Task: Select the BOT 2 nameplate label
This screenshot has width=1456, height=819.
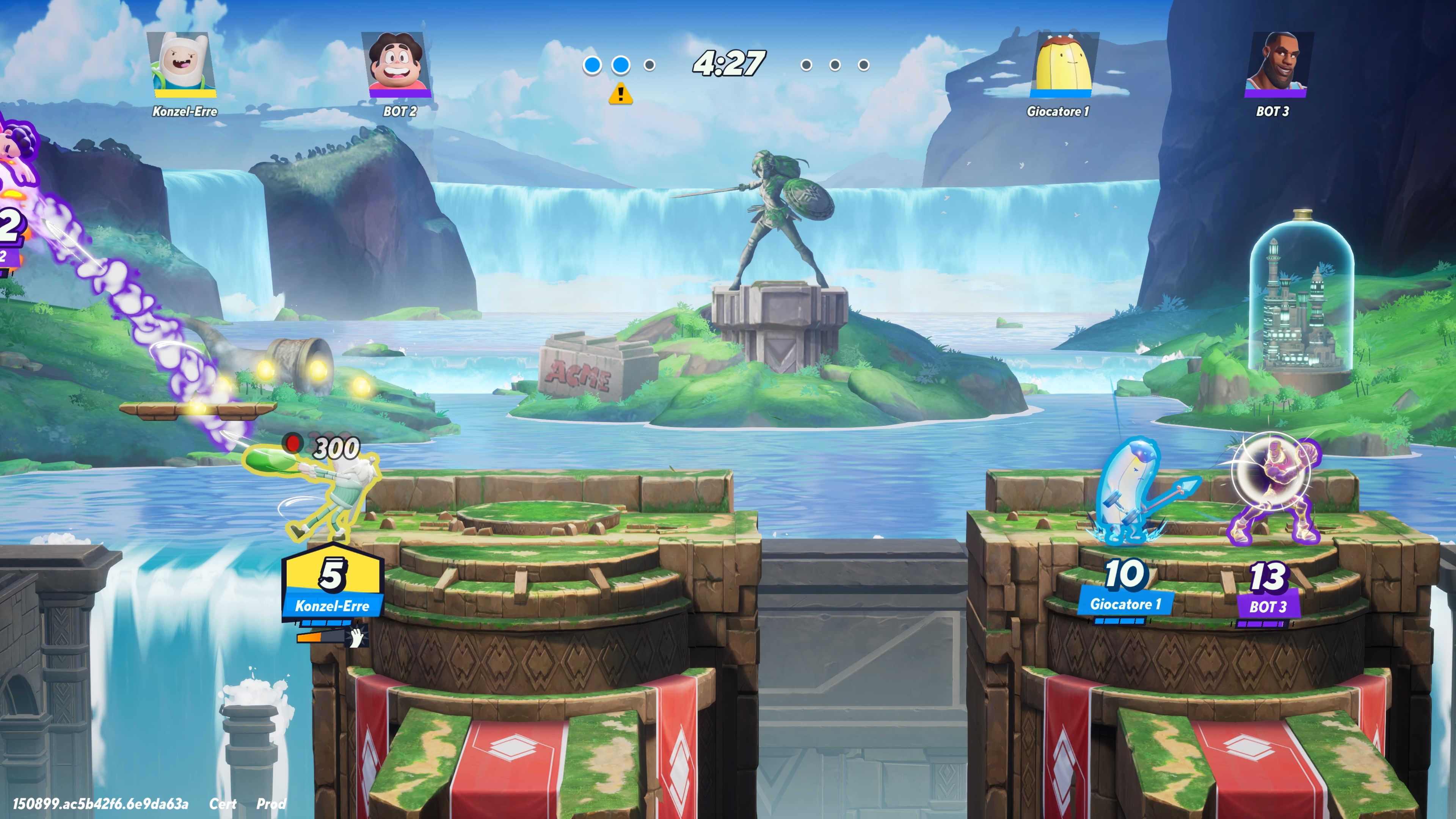Action: click(x=401, y=112)
